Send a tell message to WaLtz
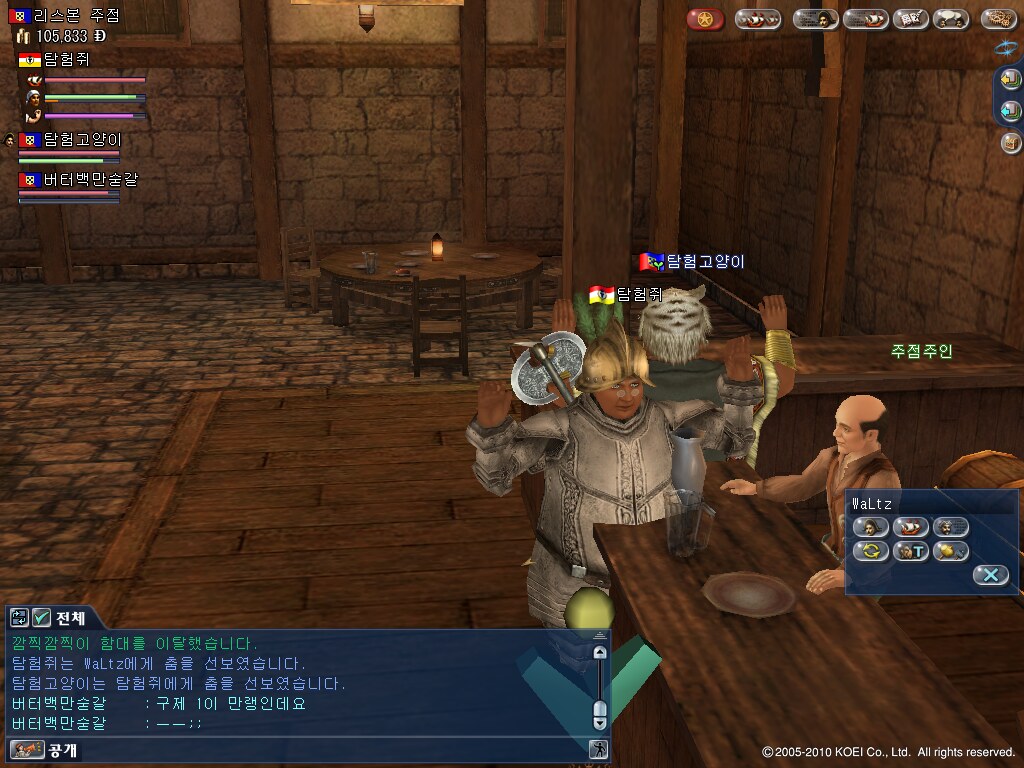 click(910, 551)
